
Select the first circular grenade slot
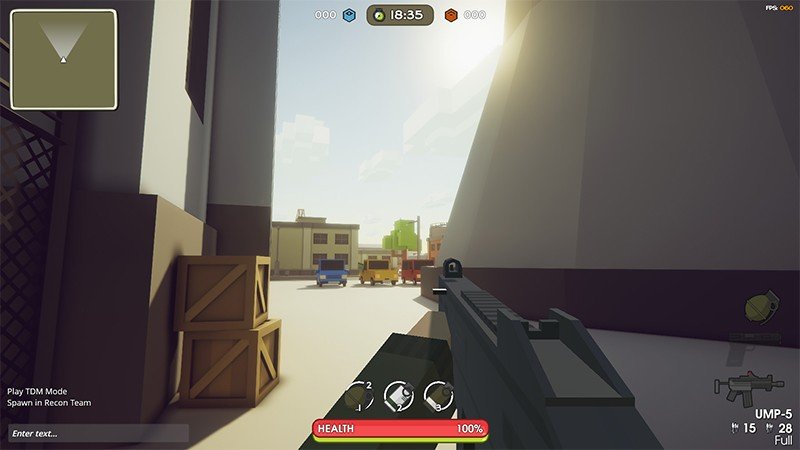pyautogui.click(x=358, y=396)
